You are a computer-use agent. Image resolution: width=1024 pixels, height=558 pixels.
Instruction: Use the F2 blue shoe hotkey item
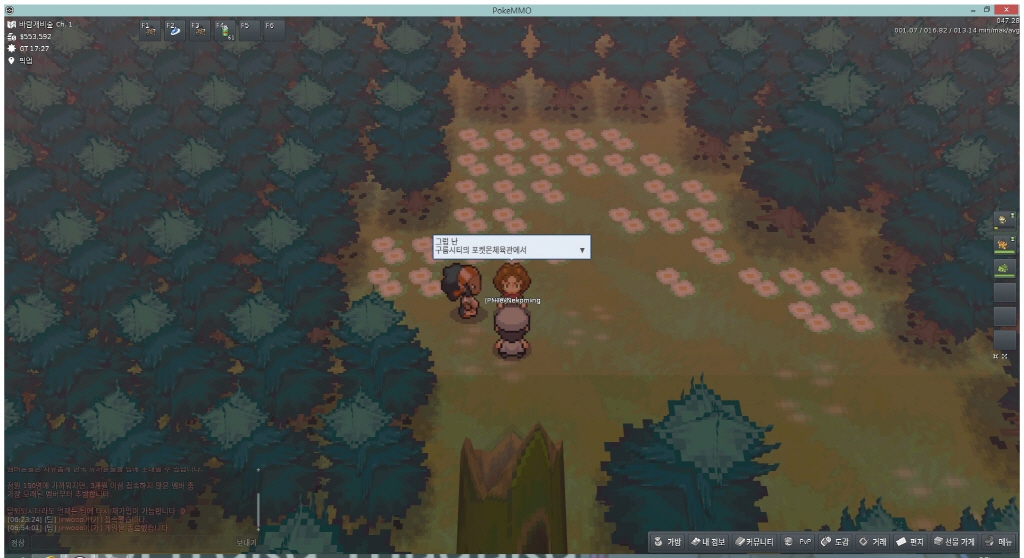174,30
